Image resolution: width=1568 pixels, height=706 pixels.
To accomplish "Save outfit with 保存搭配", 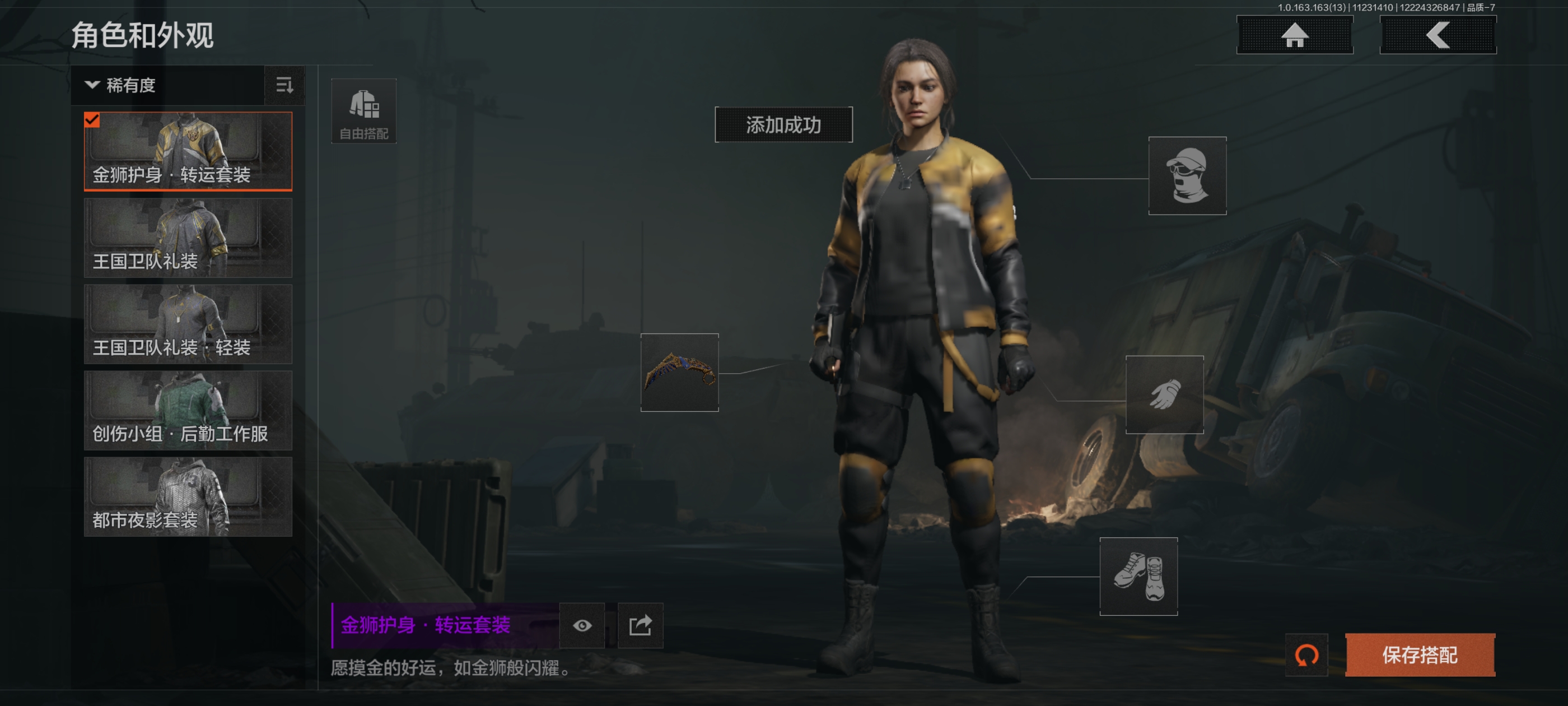I will (1420, 655).
